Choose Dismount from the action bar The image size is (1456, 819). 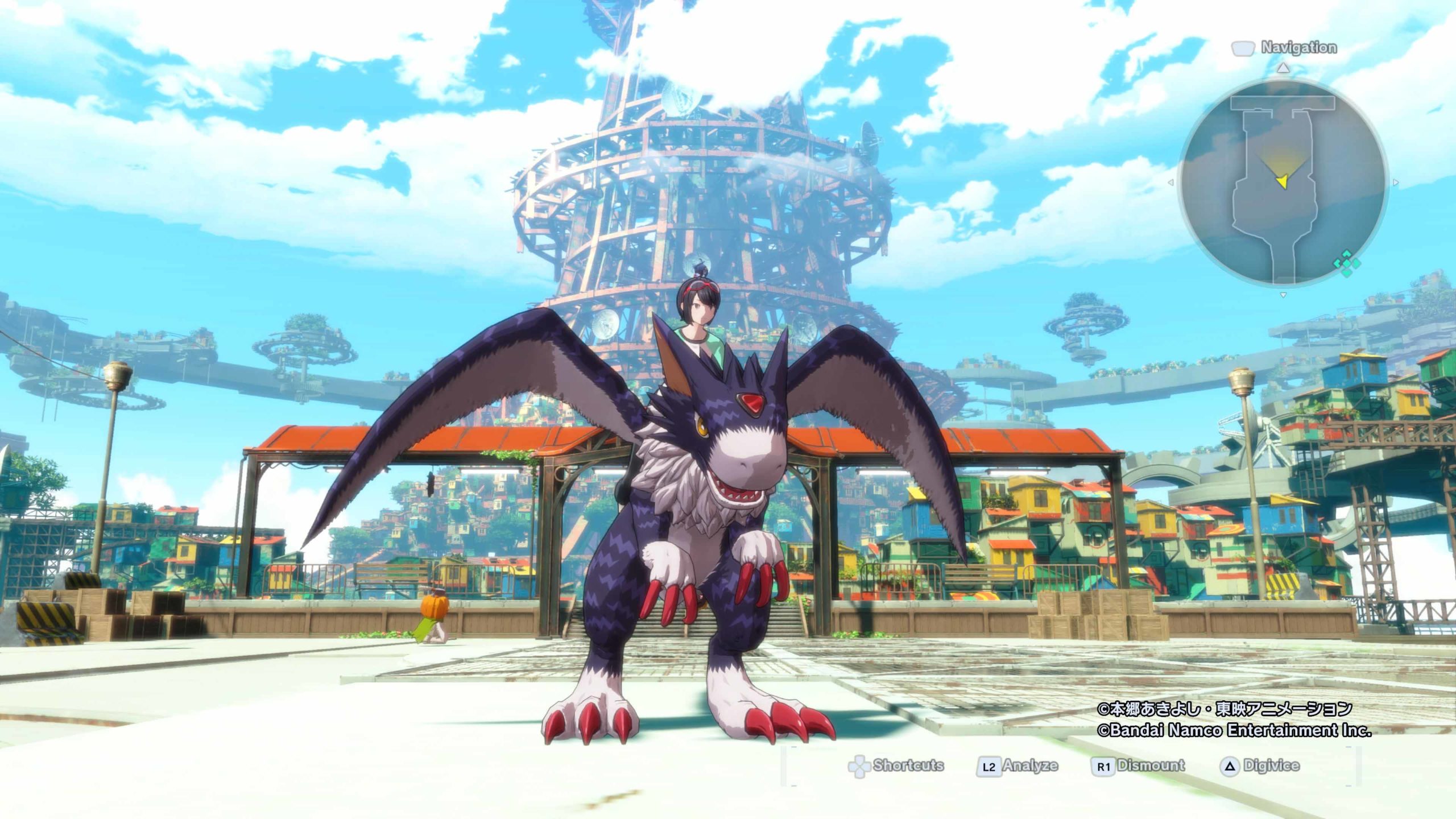(x=1139, y=766)
